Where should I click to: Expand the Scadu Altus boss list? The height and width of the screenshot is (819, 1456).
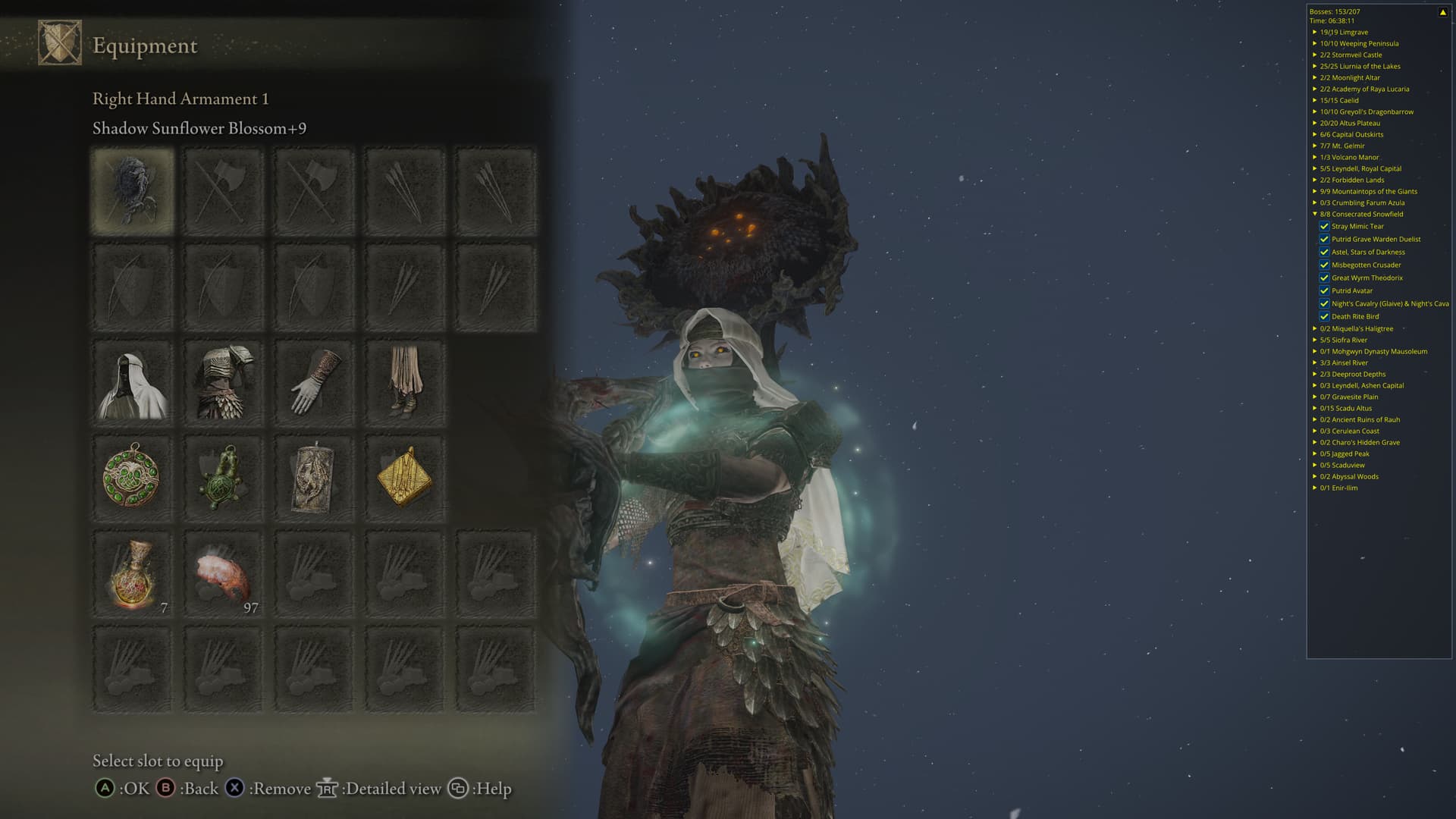(x=1315, y=408)
